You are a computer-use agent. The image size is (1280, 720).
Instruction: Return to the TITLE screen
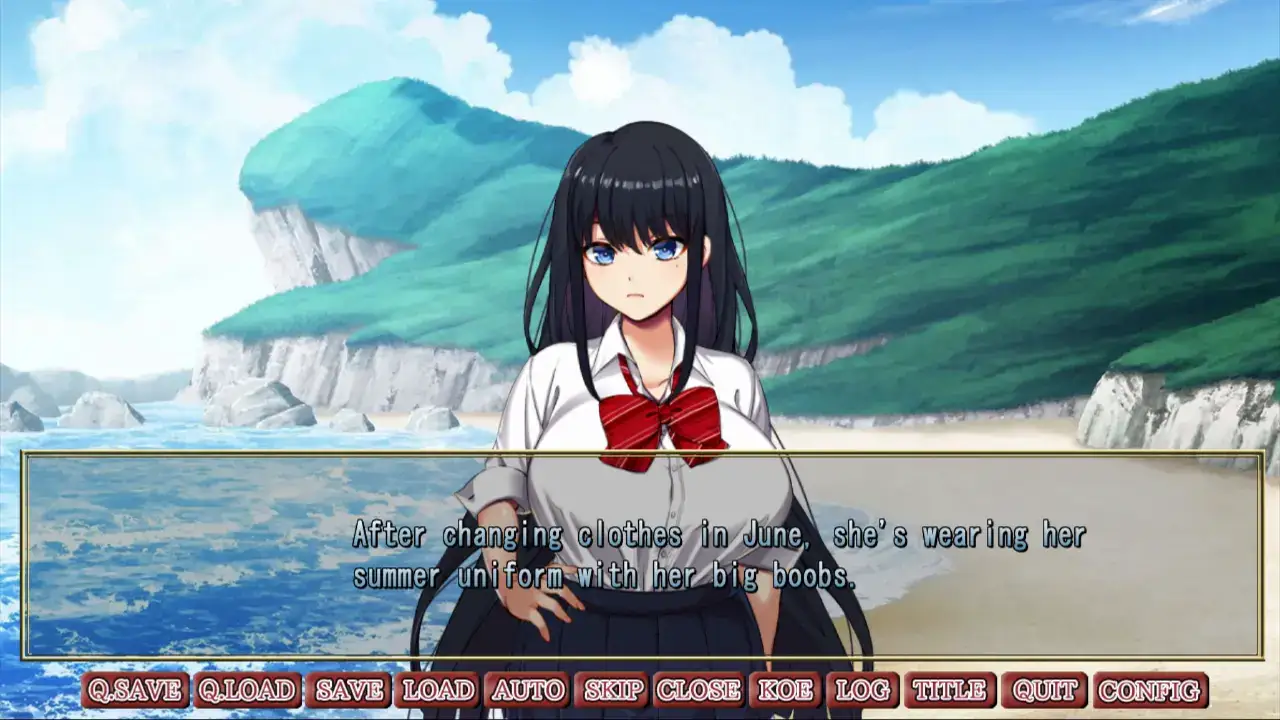[x=950, y=690]
